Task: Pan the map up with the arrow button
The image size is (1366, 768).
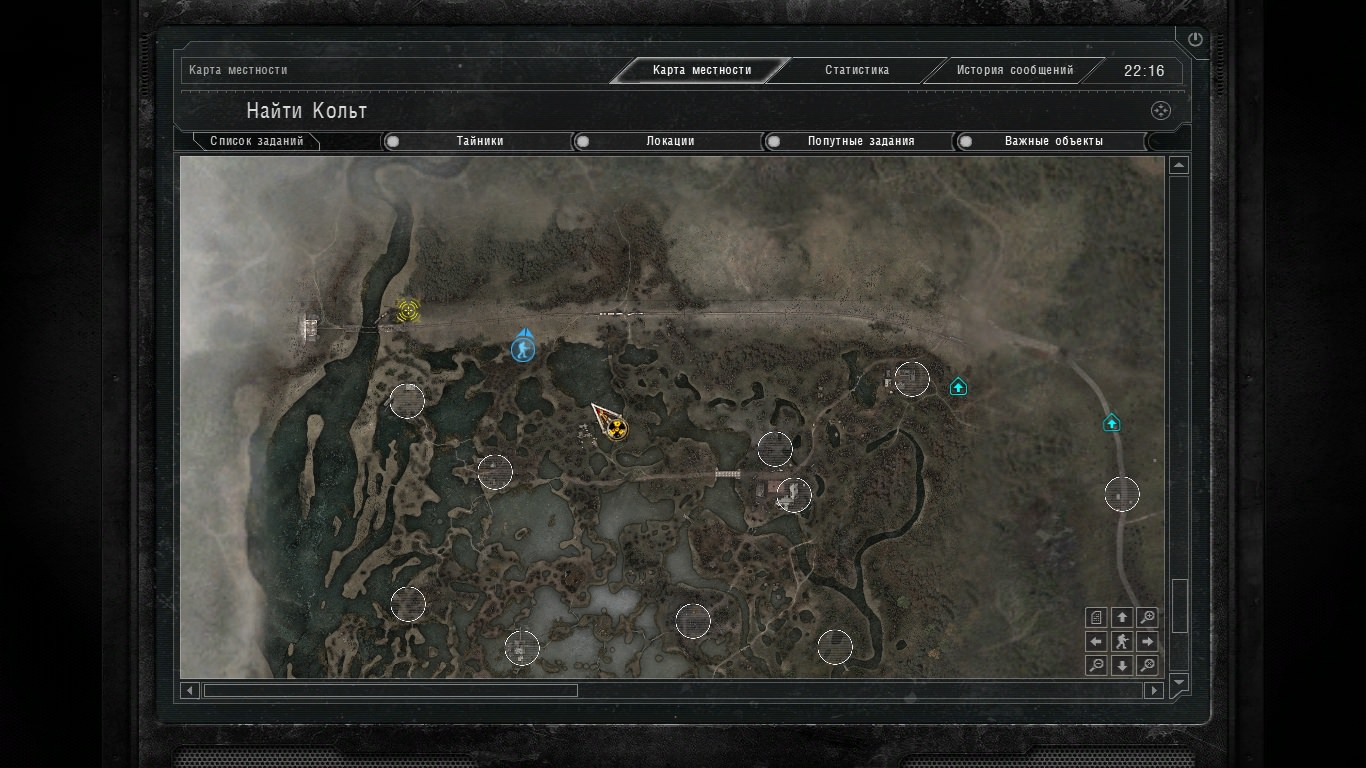Action: coord(1122,617)
